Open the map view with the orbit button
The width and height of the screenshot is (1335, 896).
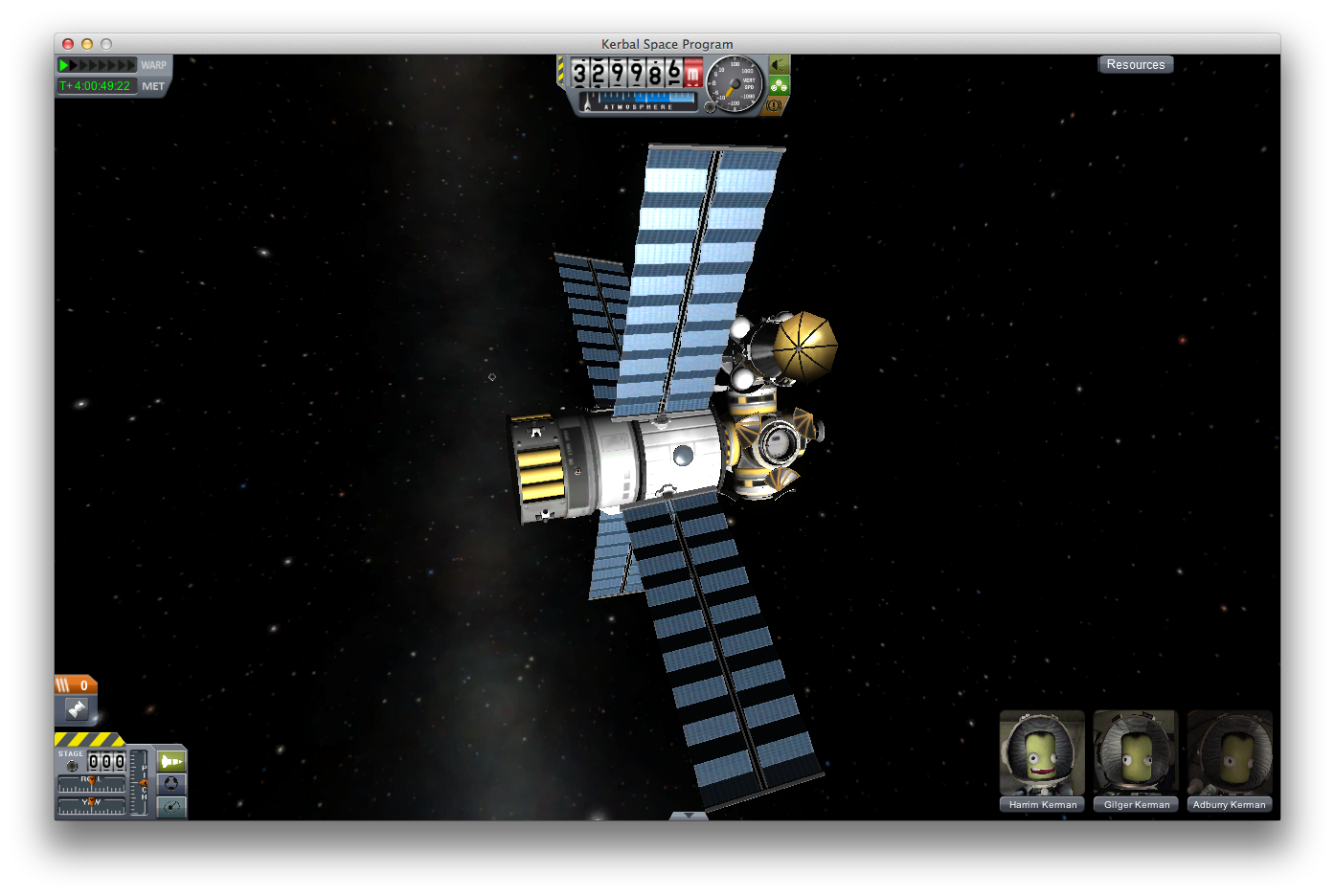(171, 807)
